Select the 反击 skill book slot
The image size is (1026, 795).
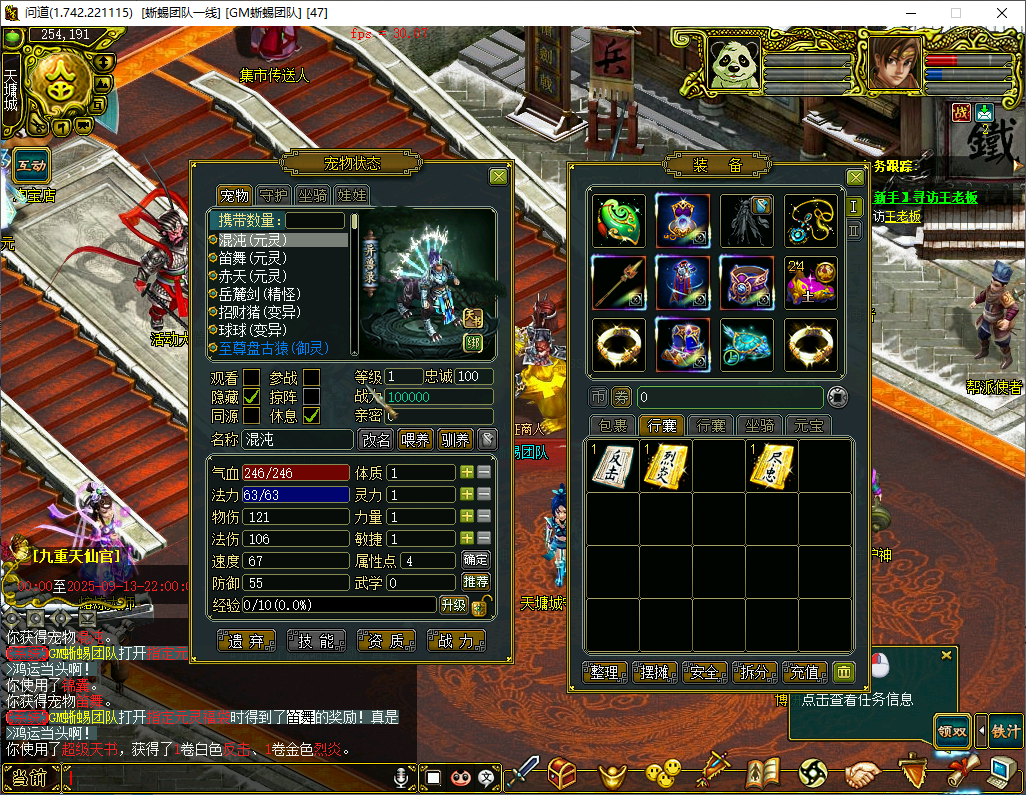coord(612,466)
